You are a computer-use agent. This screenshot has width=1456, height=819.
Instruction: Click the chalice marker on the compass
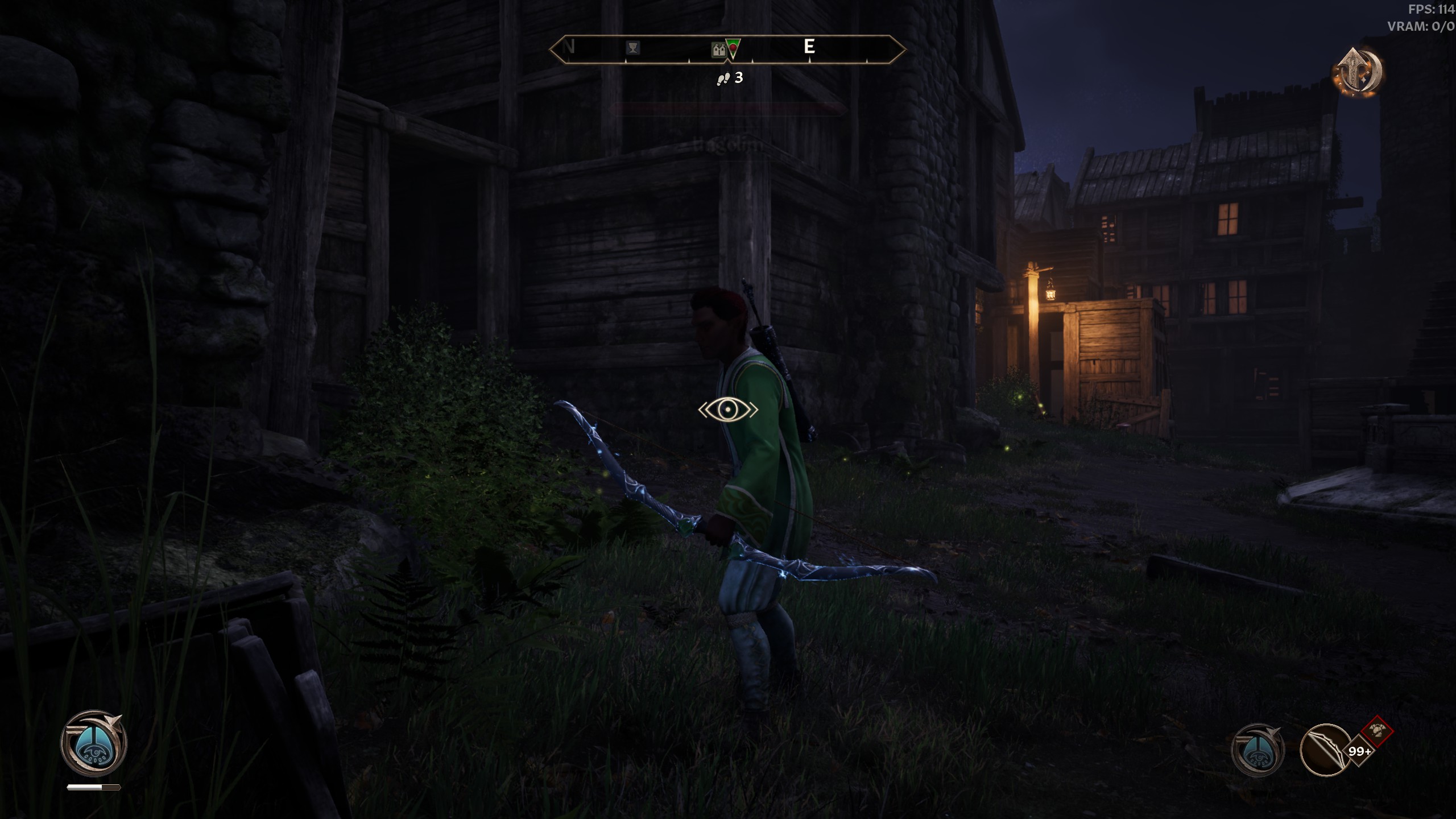tap(632, 48)
